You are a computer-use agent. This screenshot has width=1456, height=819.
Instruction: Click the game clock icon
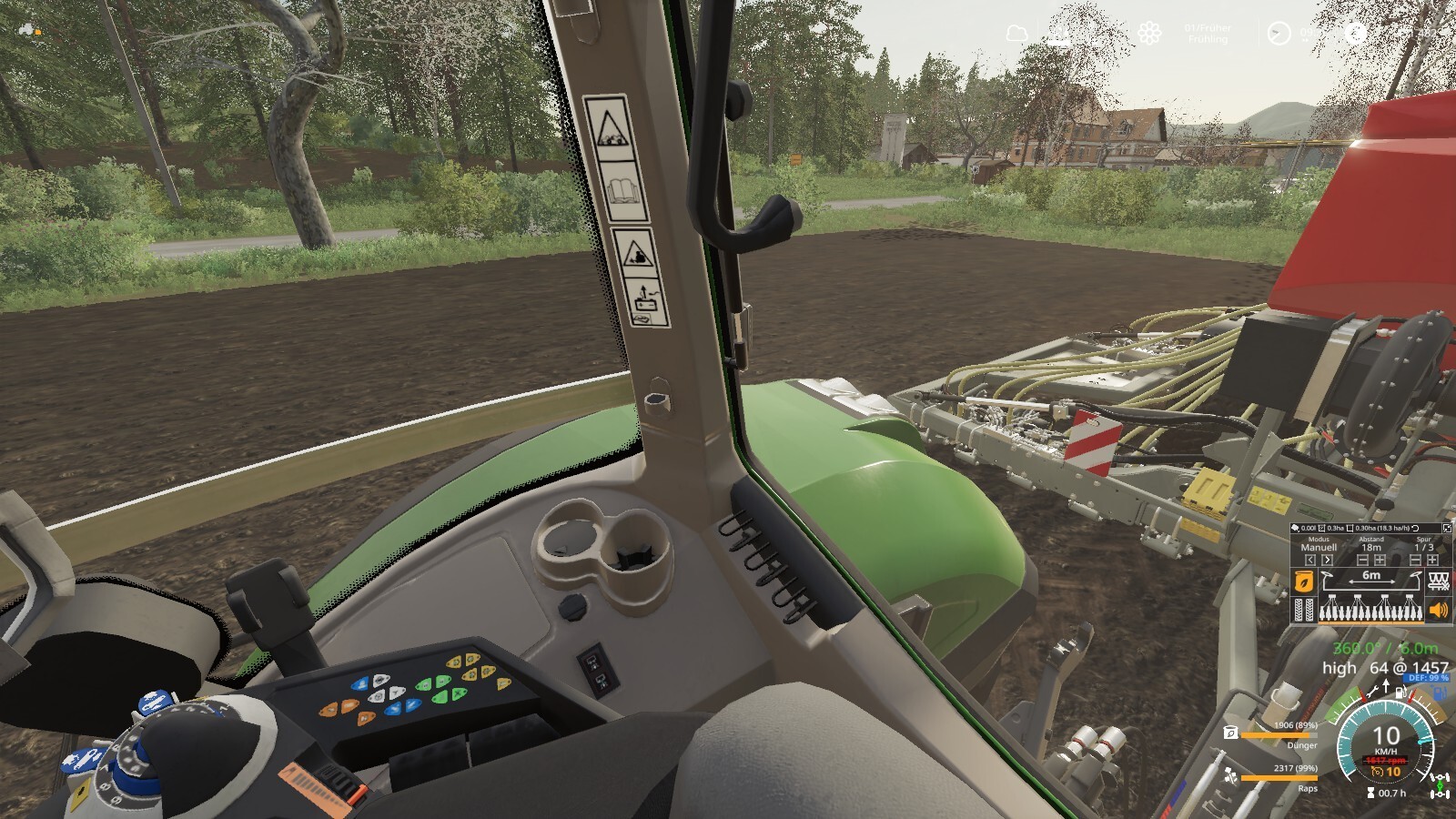pos(1279,35)
